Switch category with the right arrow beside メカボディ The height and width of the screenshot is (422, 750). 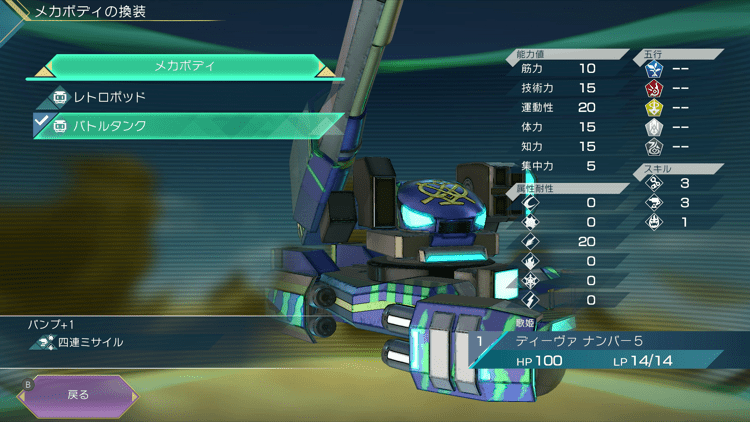click(x=325, y=68)
